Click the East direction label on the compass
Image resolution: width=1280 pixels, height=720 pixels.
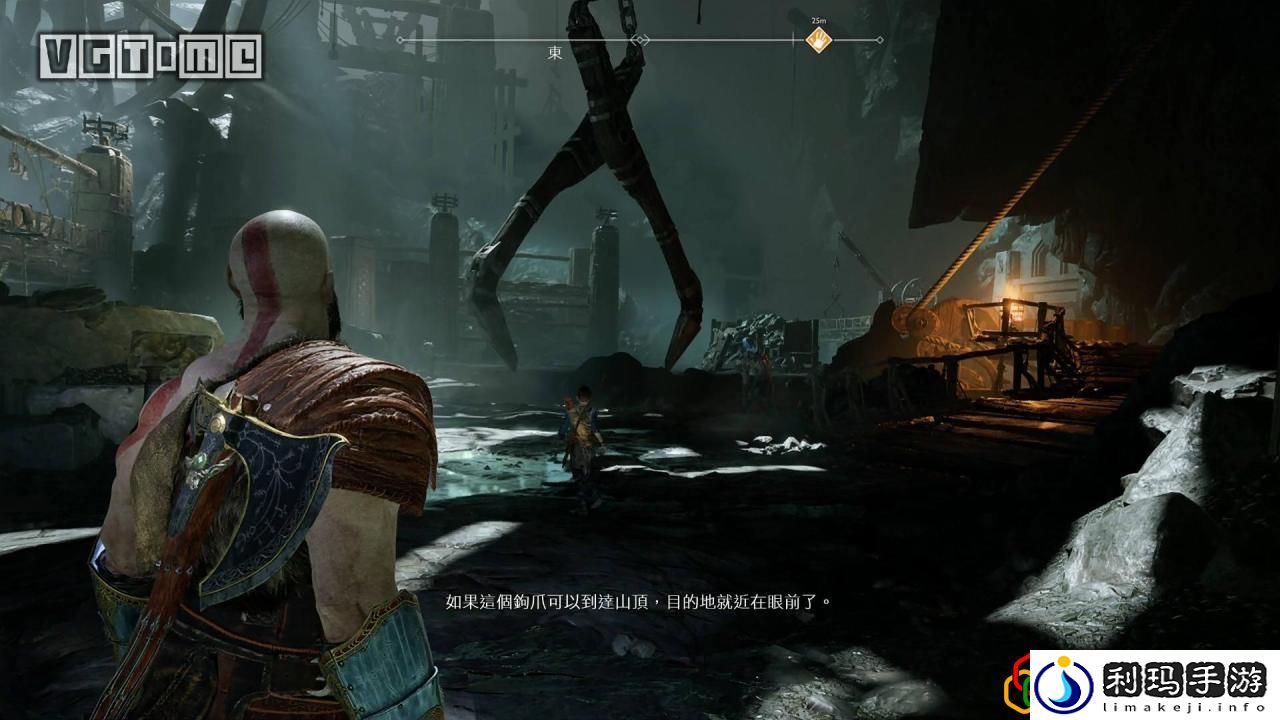(x=555, y=53)
